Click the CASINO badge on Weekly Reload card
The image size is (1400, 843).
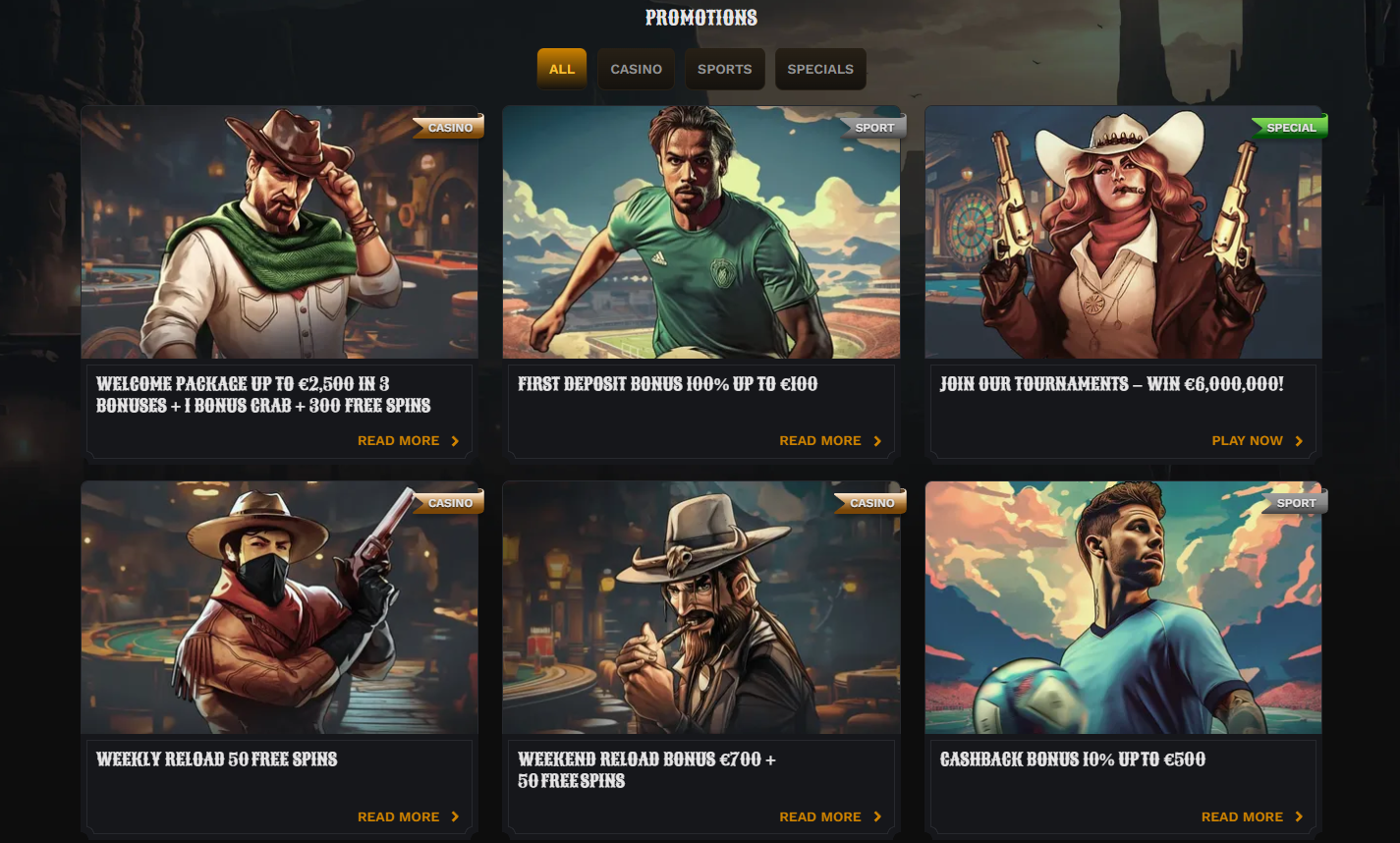click(x=449, y=501)
